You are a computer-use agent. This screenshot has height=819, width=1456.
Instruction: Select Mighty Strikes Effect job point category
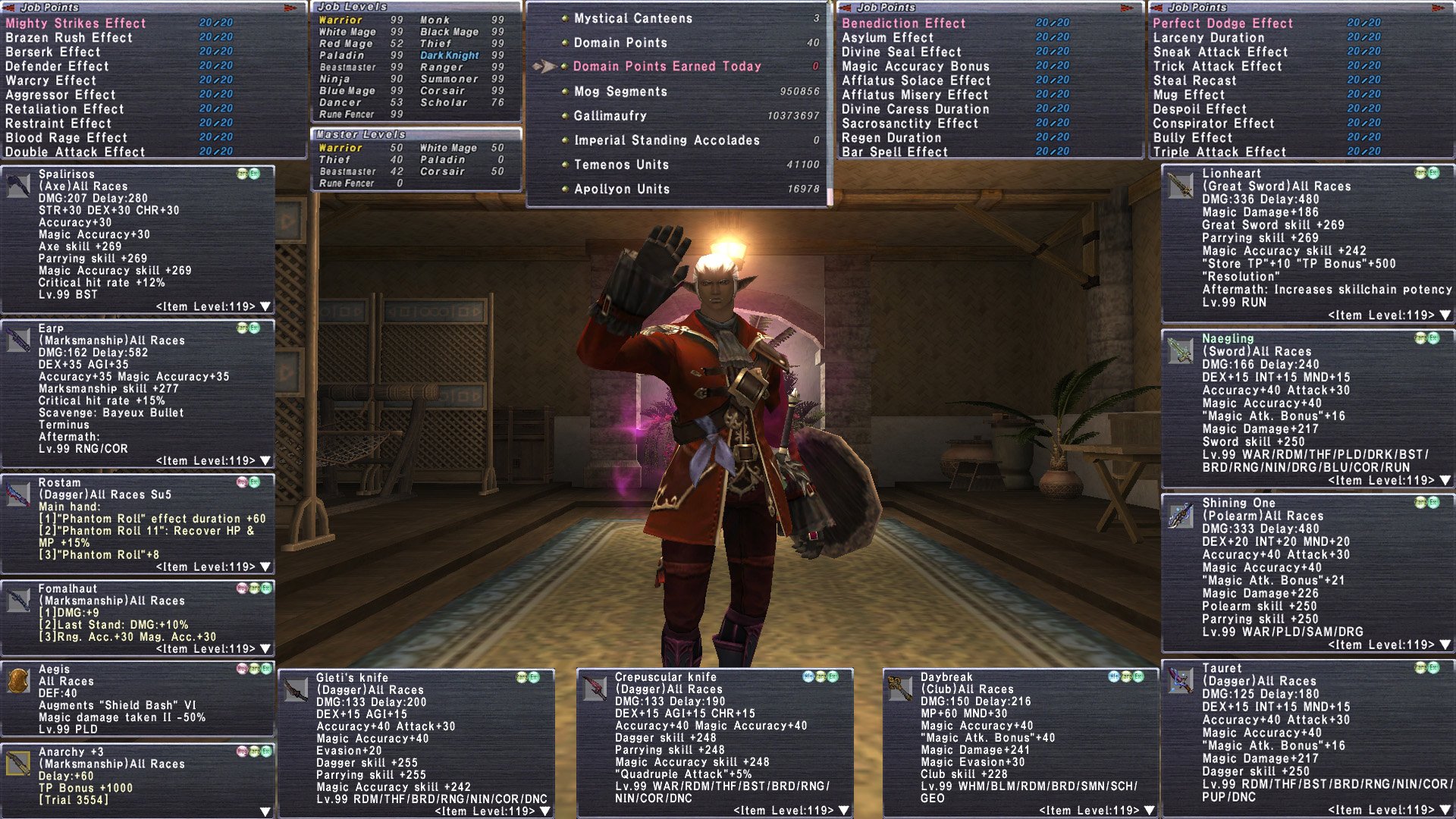pyautogui.click(x=76, y=24)
